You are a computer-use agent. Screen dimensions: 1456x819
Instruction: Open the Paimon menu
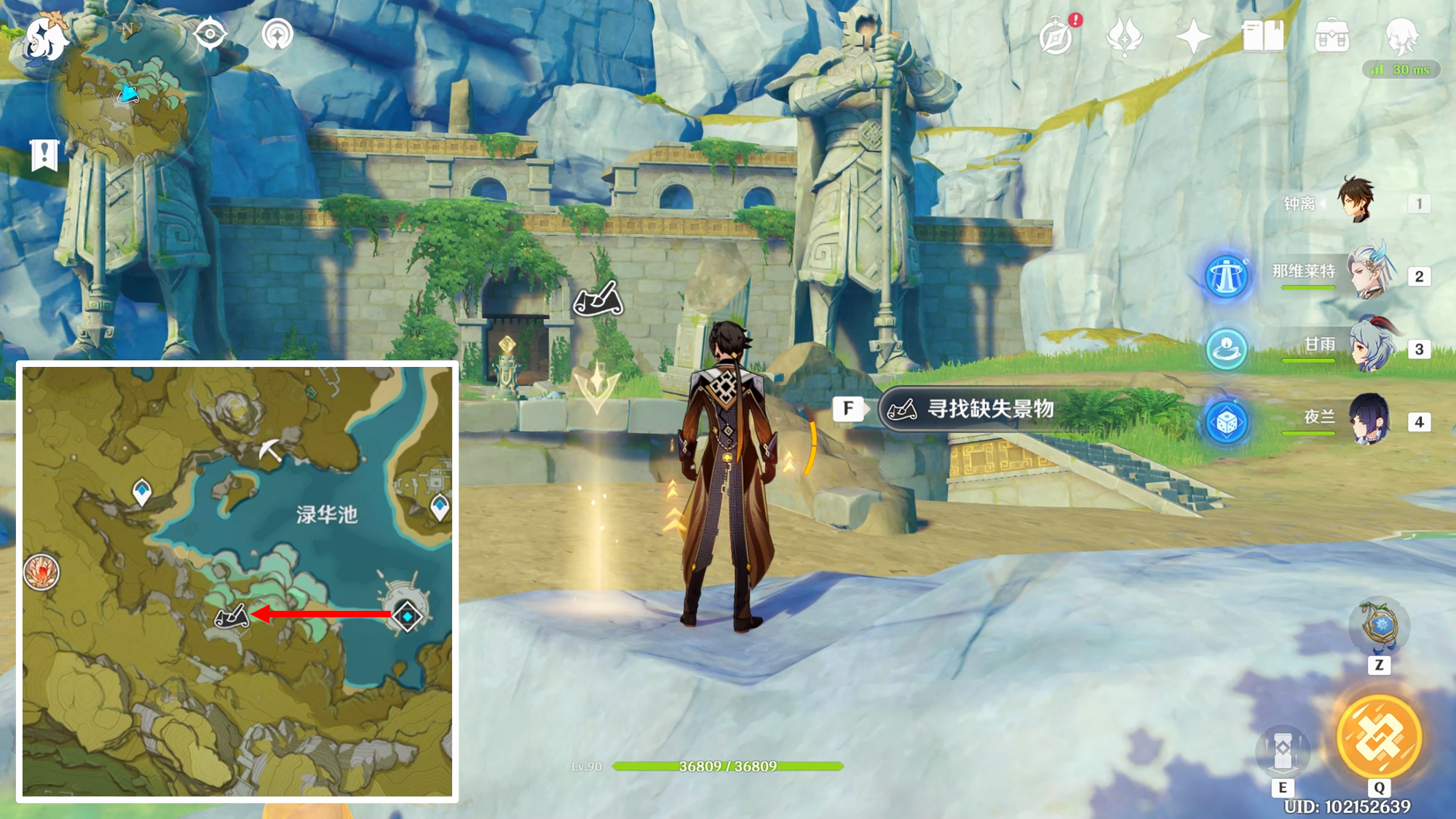(x=45, y=38)
